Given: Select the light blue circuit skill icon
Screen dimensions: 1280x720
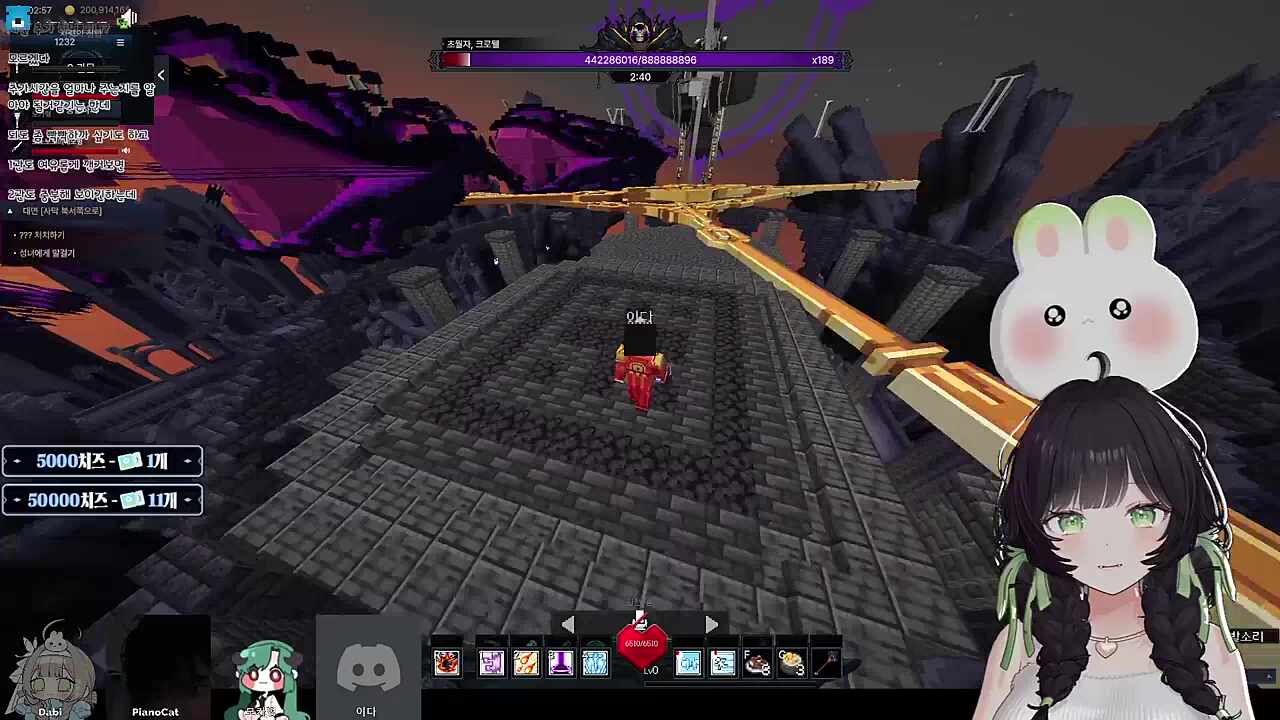Looking at the screenshot, I should [688, 662].
